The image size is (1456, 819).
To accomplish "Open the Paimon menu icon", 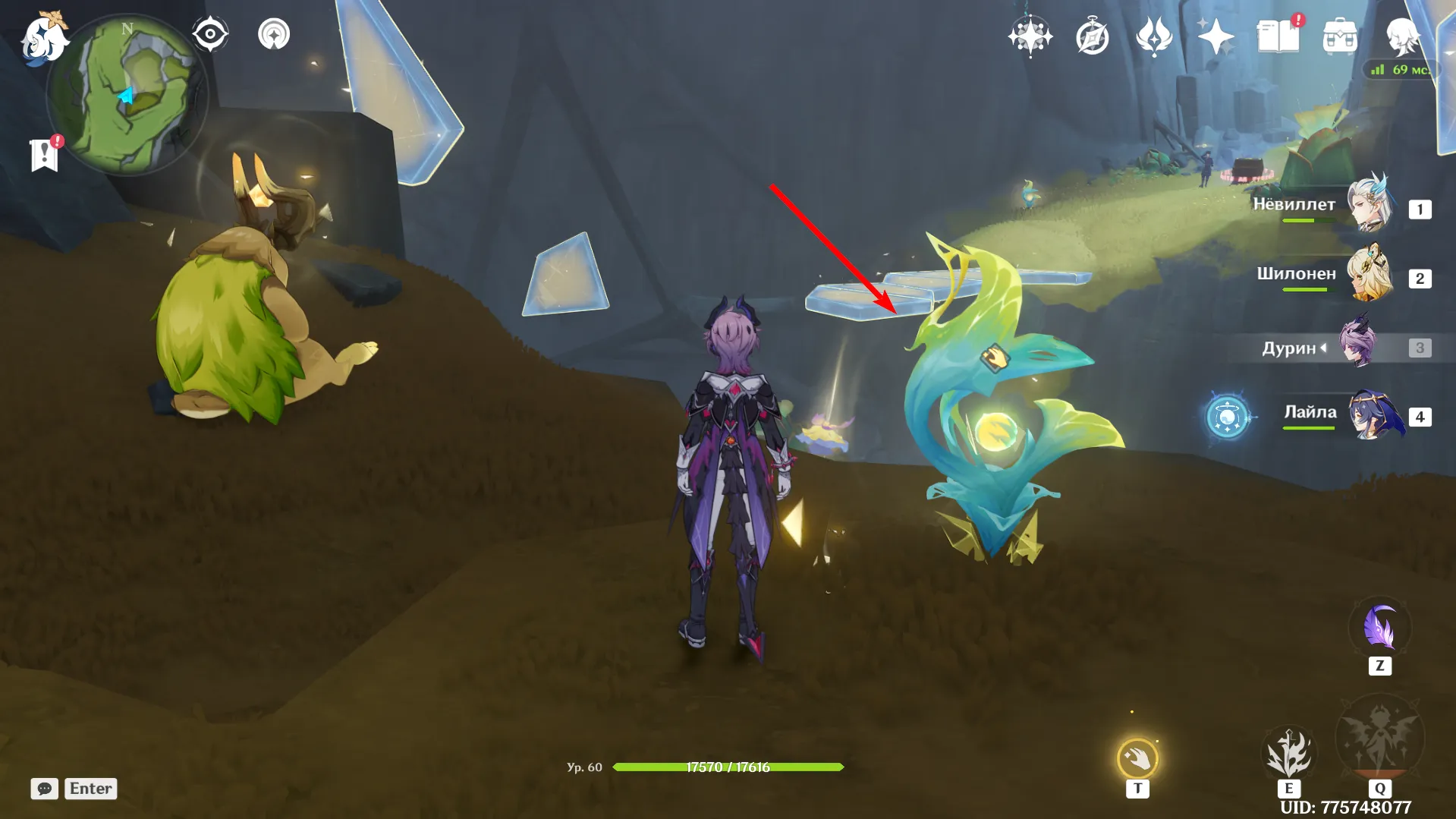I will [x=42, y=38].
